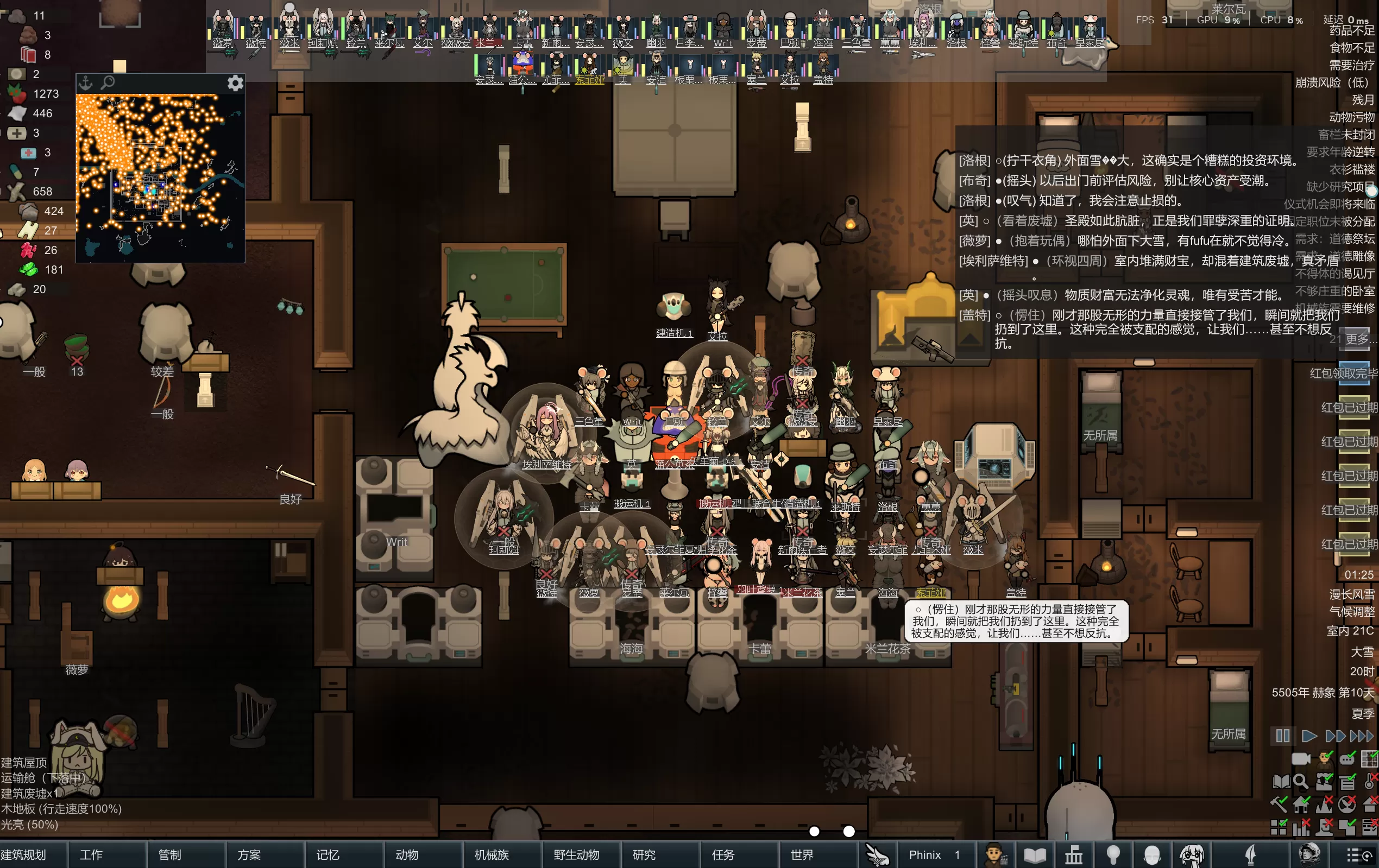
Task: Open the 野生动物 (Wildlife) tab
Action: [x=577, y=855]
